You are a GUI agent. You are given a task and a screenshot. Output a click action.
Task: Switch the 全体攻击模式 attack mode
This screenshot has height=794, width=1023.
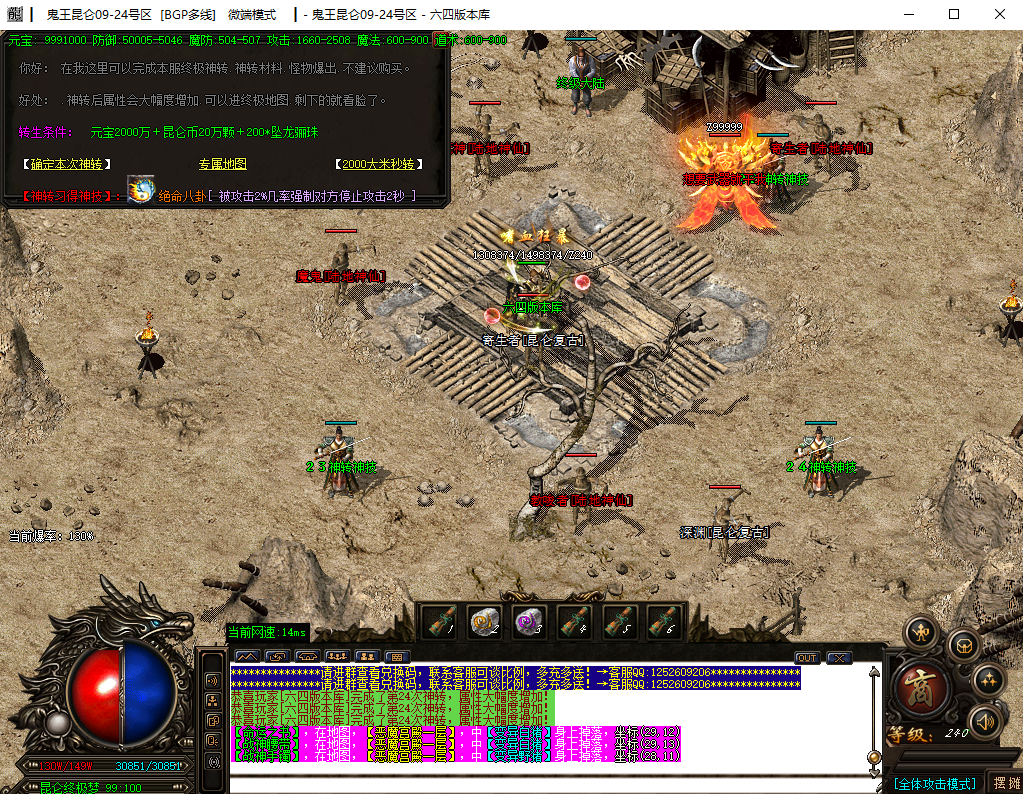coord(935,783)
